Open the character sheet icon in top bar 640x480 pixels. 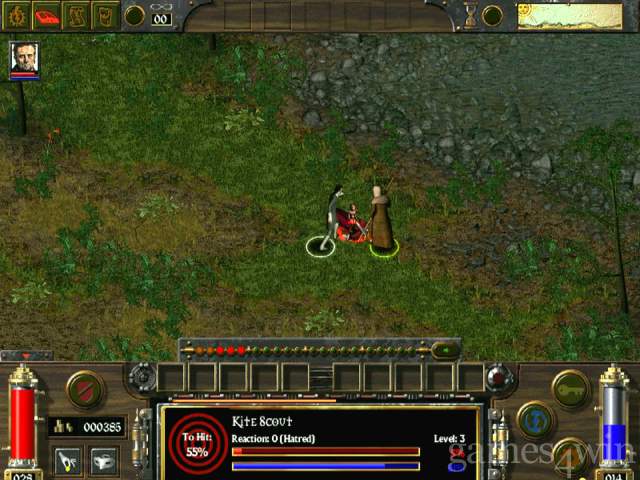tap(18, 15)
